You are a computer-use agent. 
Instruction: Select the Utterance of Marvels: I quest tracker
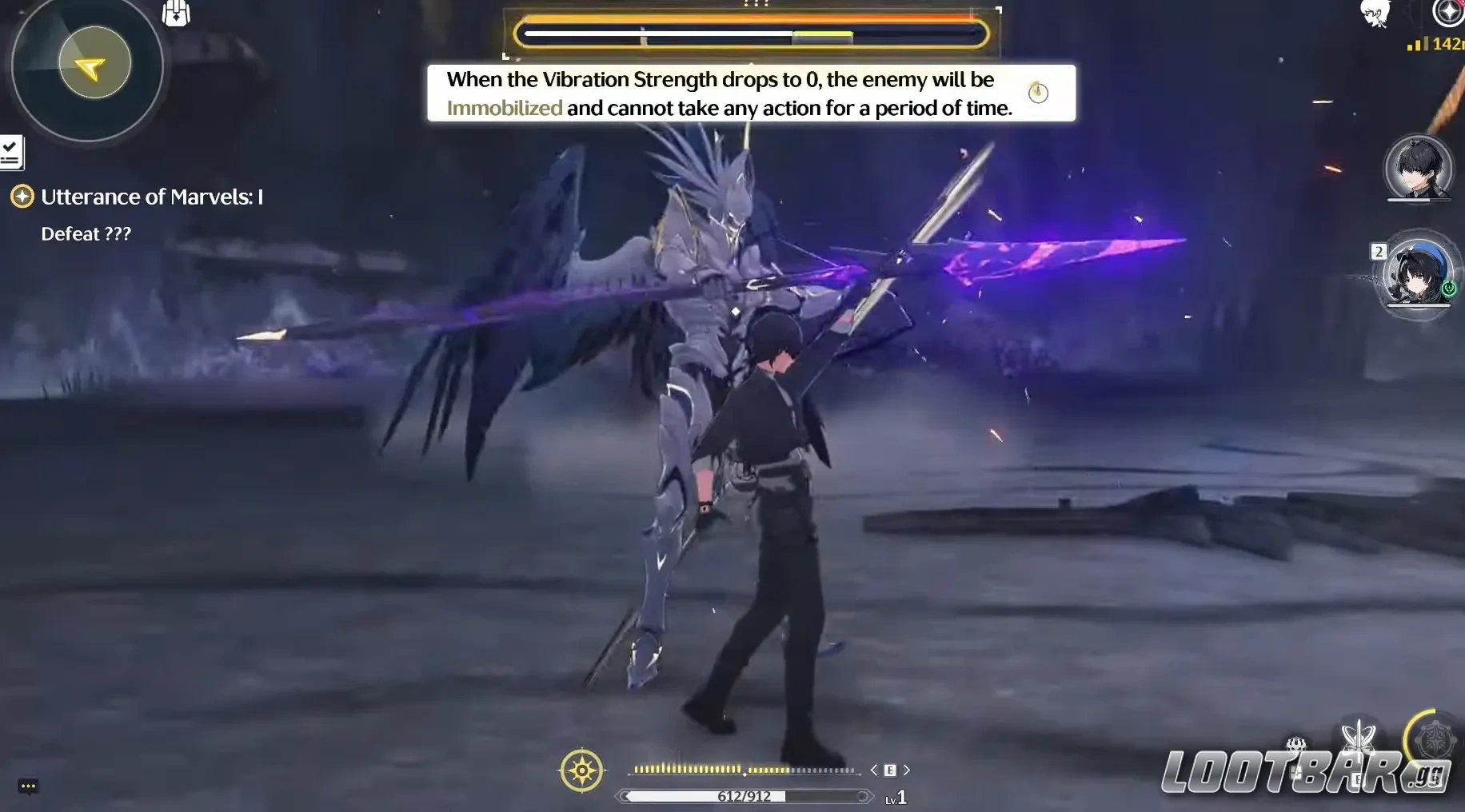coord(151,197)
